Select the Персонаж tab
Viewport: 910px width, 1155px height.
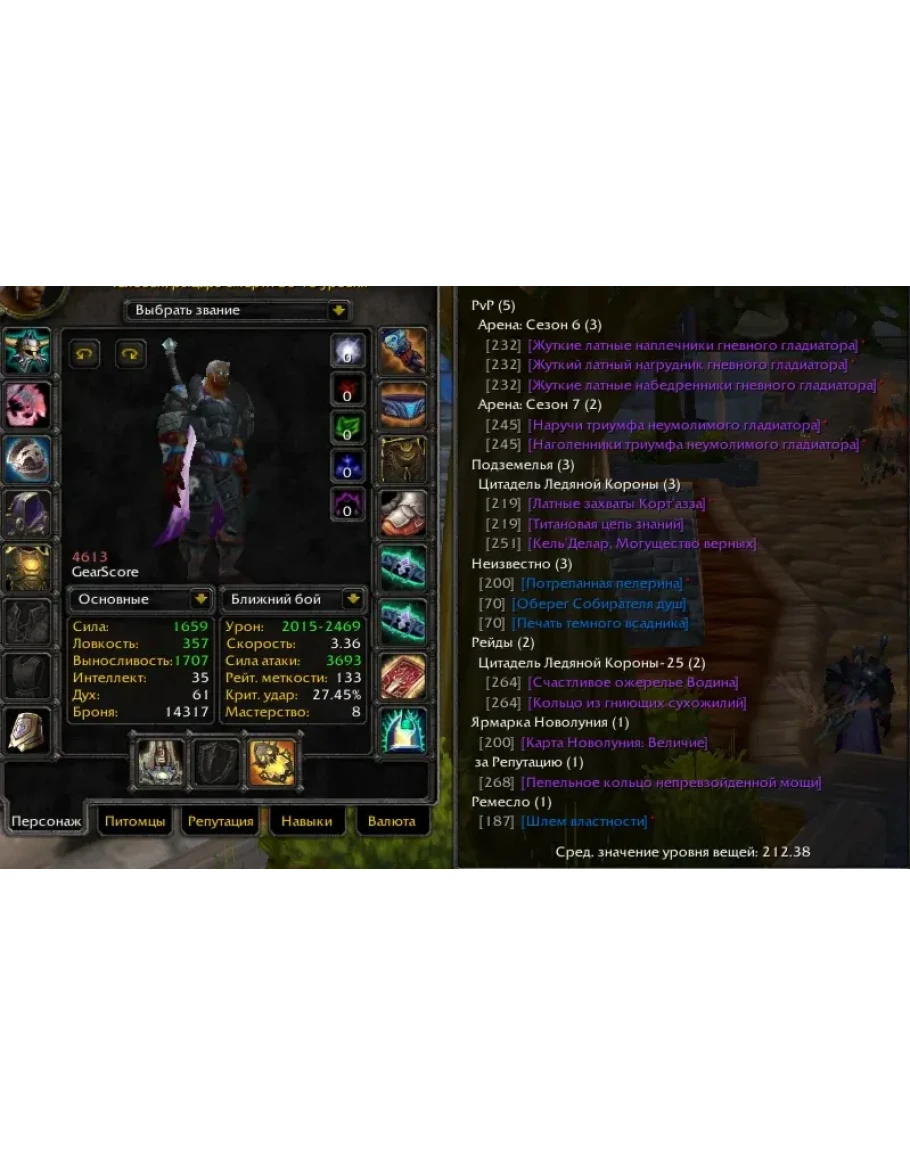click(44, 821)
